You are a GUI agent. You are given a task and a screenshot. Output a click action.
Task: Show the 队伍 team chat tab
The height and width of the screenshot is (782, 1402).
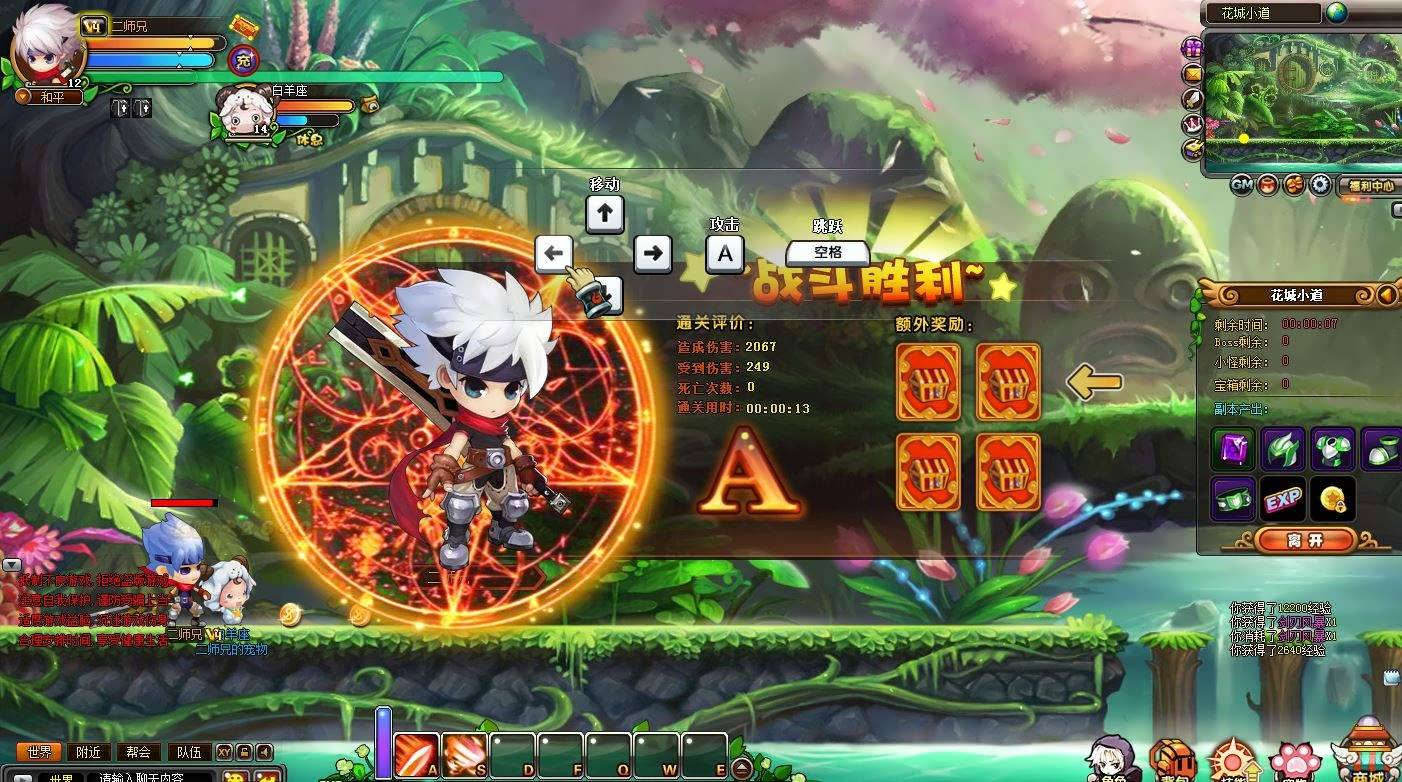coord(187,752)
